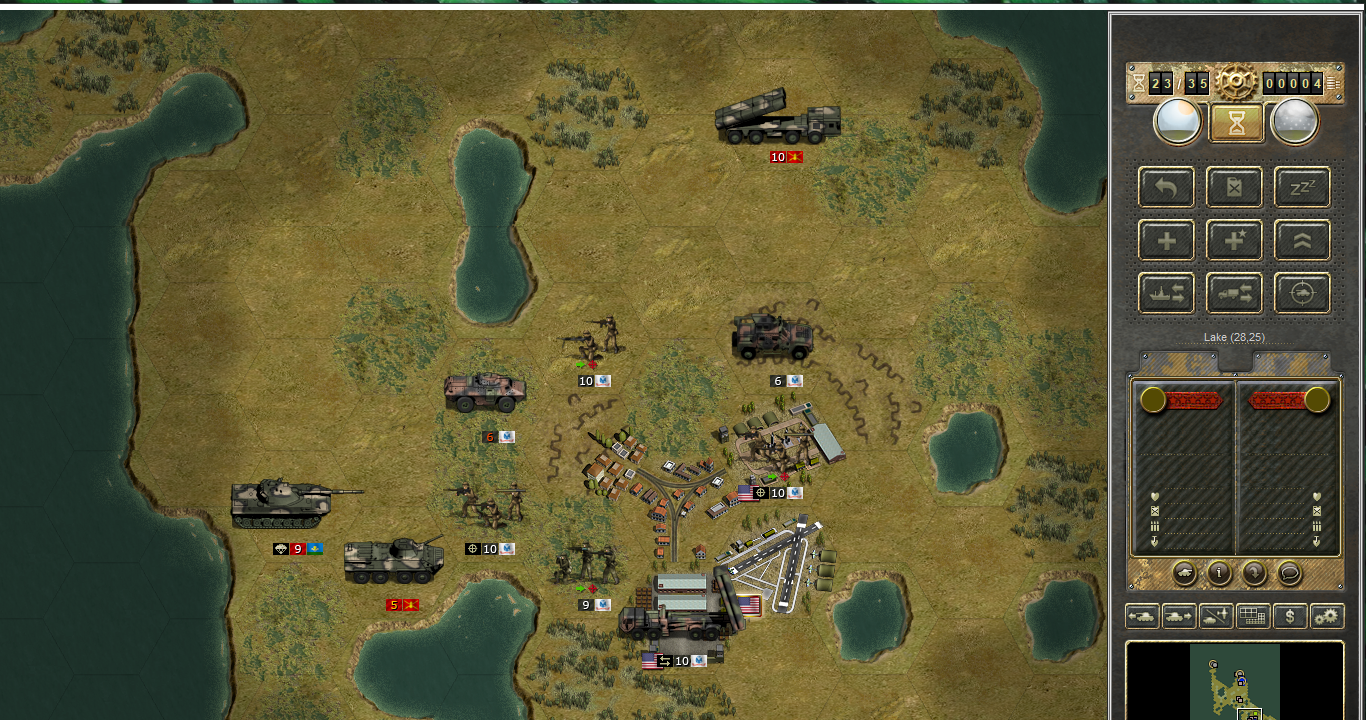
Task: End the turn with the hourglass button
Action: pos(1237,123)
